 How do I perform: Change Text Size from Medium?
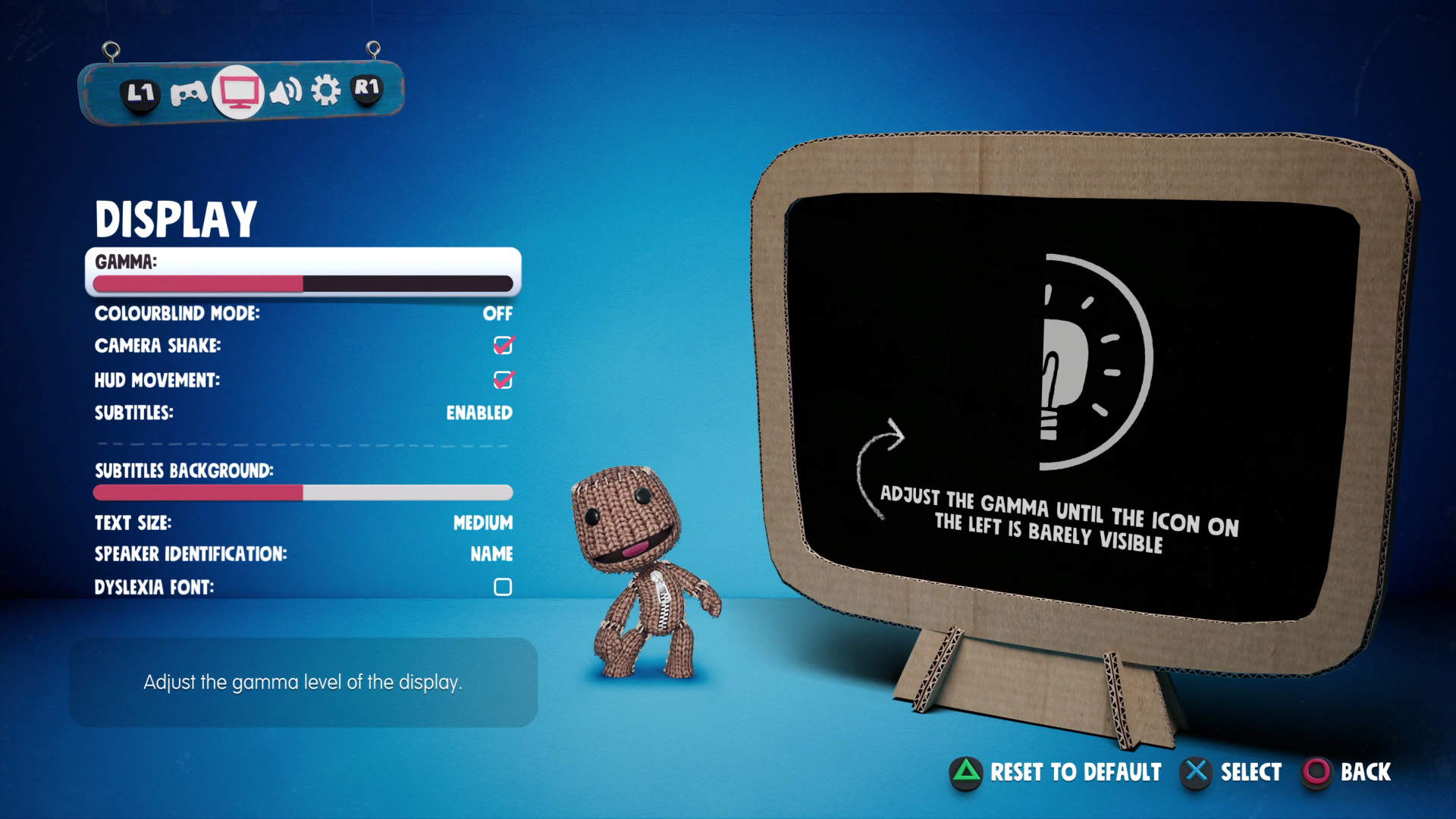(482, 522)
